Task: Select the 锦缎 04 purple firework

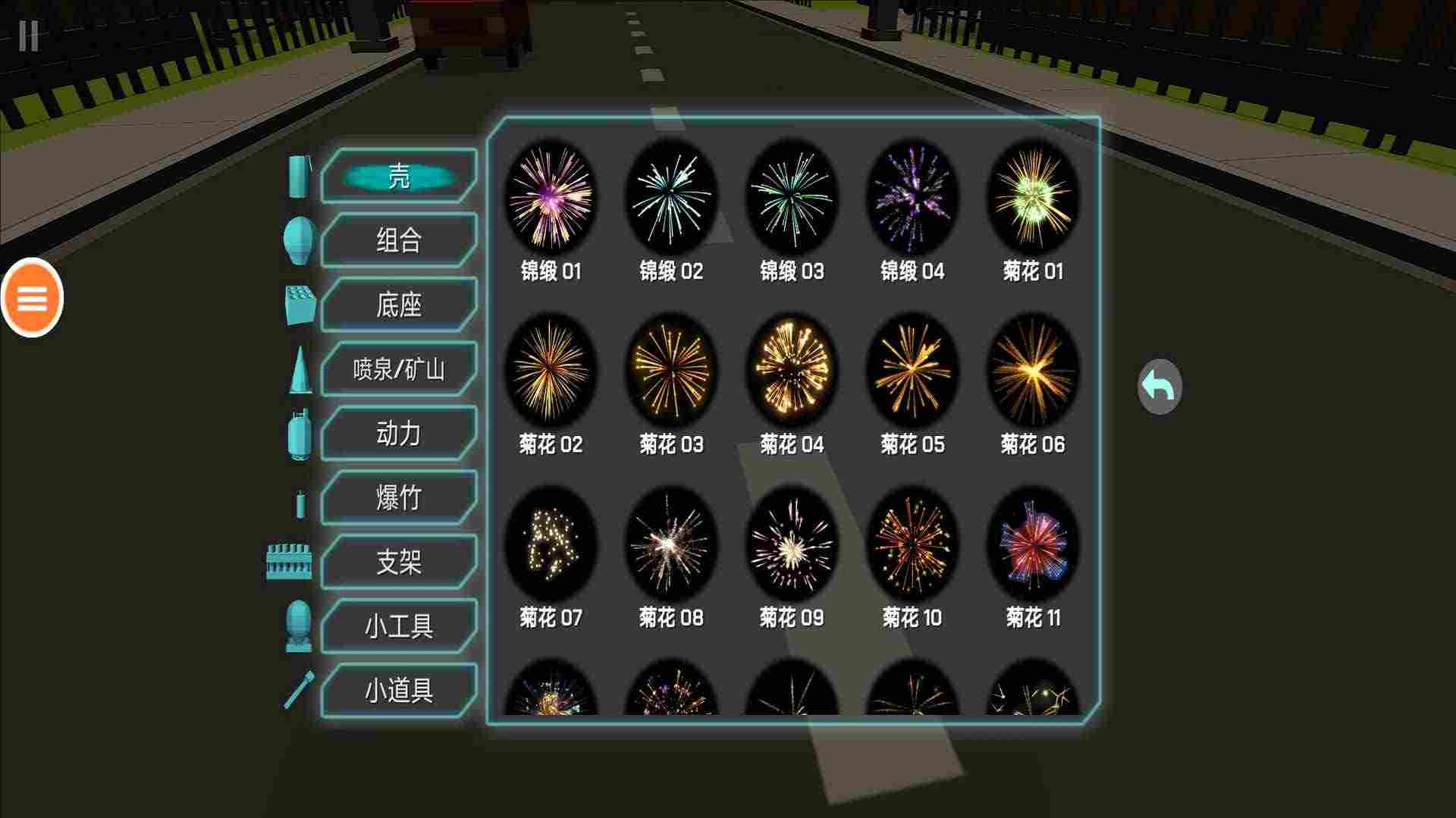Action: [x=912, y=197]
